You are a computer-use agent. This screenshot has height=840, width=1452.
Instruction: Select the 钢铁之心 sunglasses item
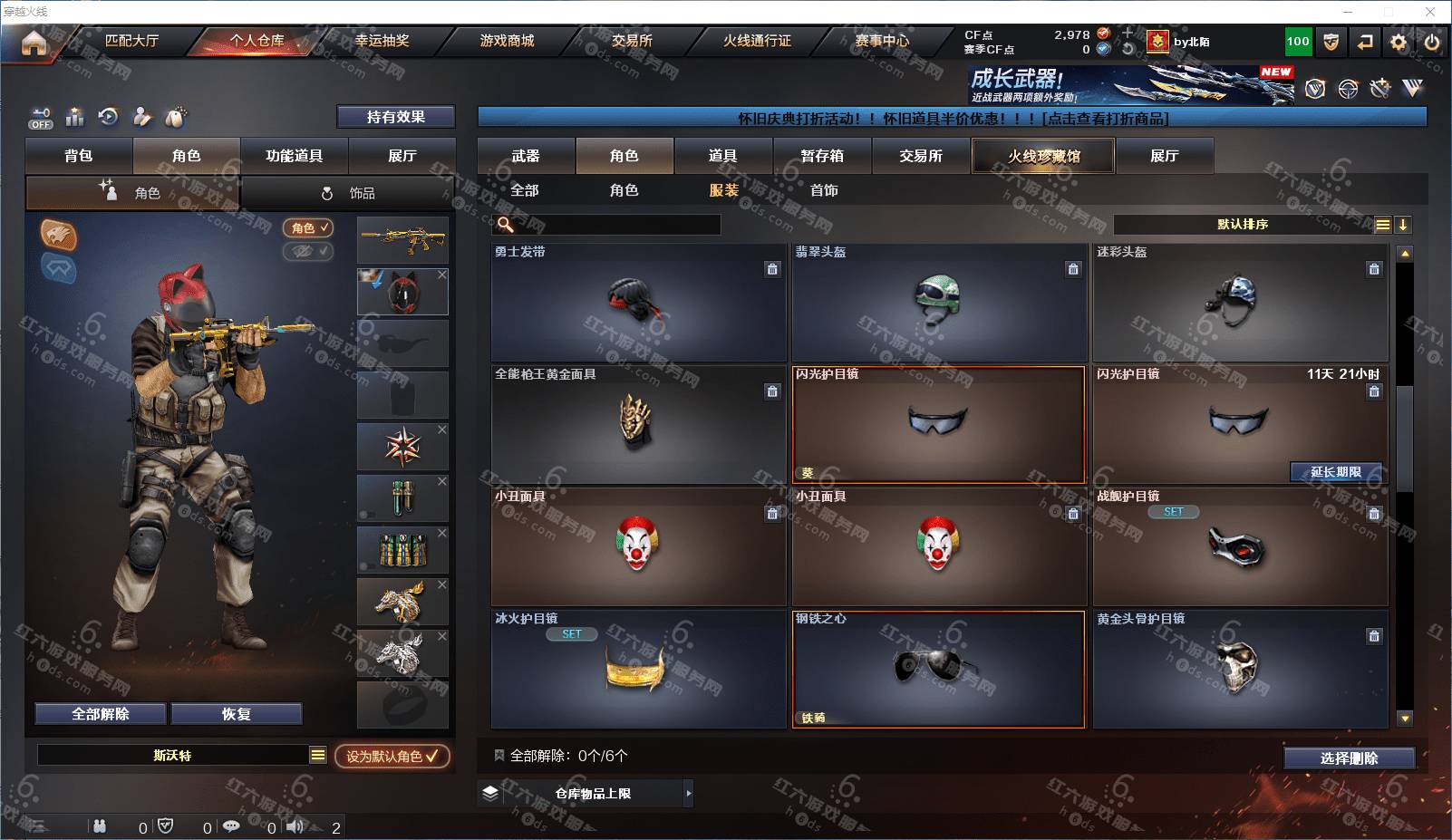(939, 669)
